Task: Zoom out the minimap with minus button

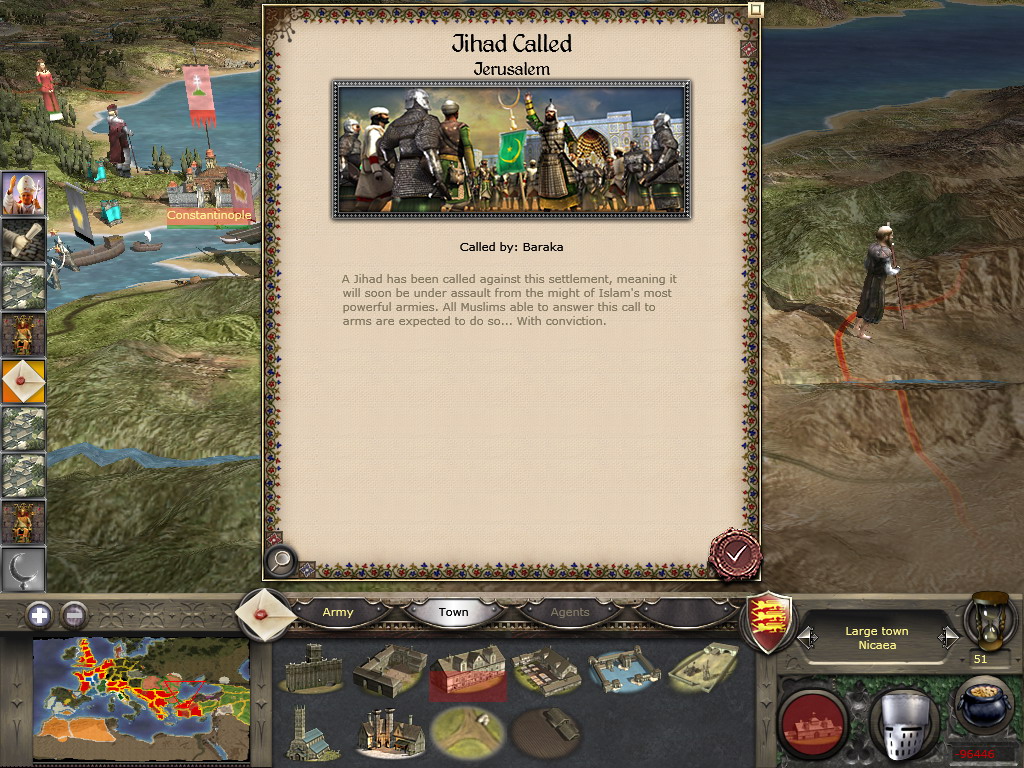Action: click(x=73, y=615)
